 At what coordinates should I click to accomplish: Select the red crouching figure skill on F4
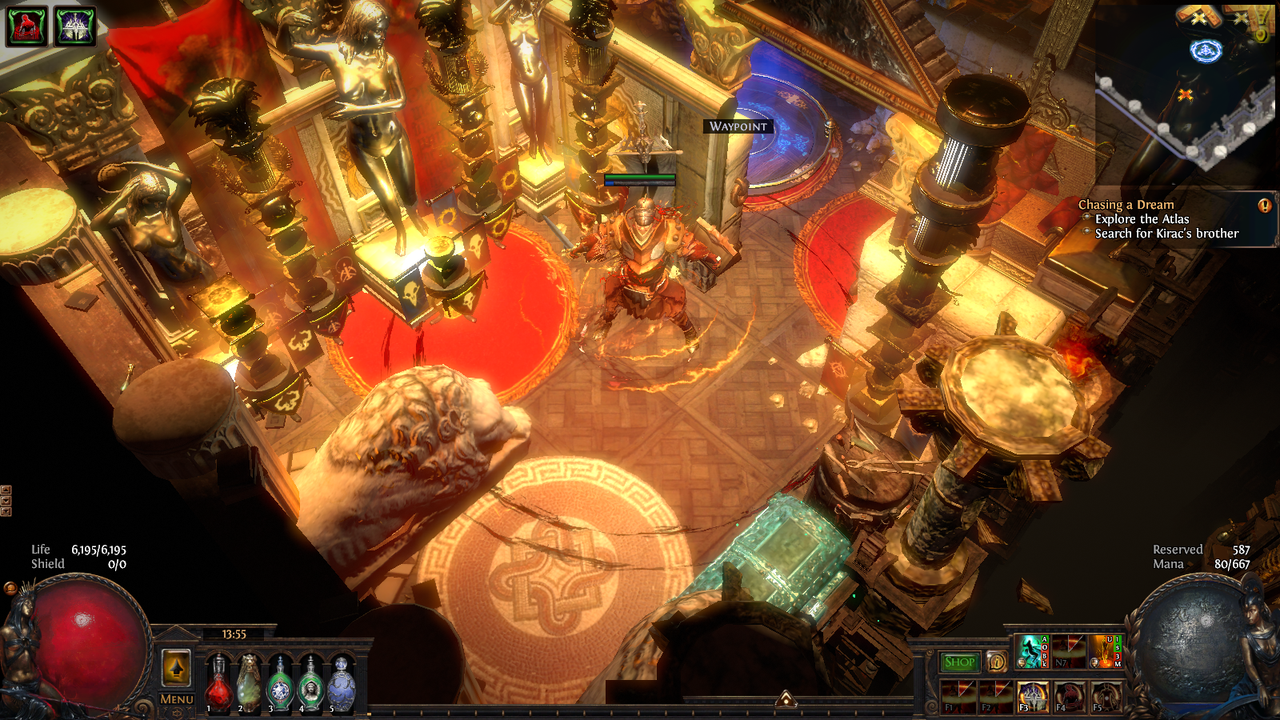pos(1069,696)
